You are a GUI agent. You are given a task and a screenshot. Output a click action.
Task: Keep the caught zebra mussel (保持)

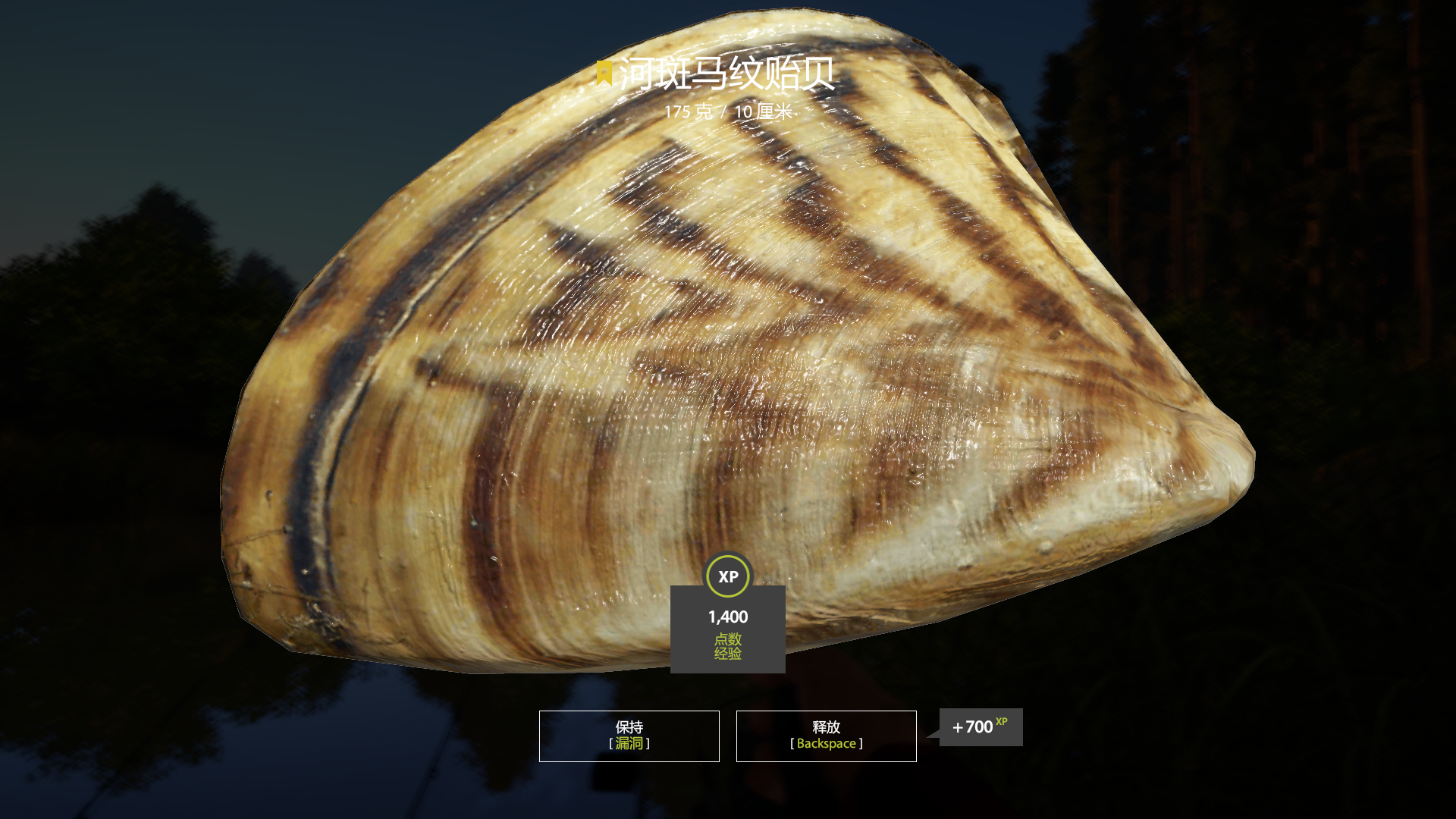[x=629, y=736]
